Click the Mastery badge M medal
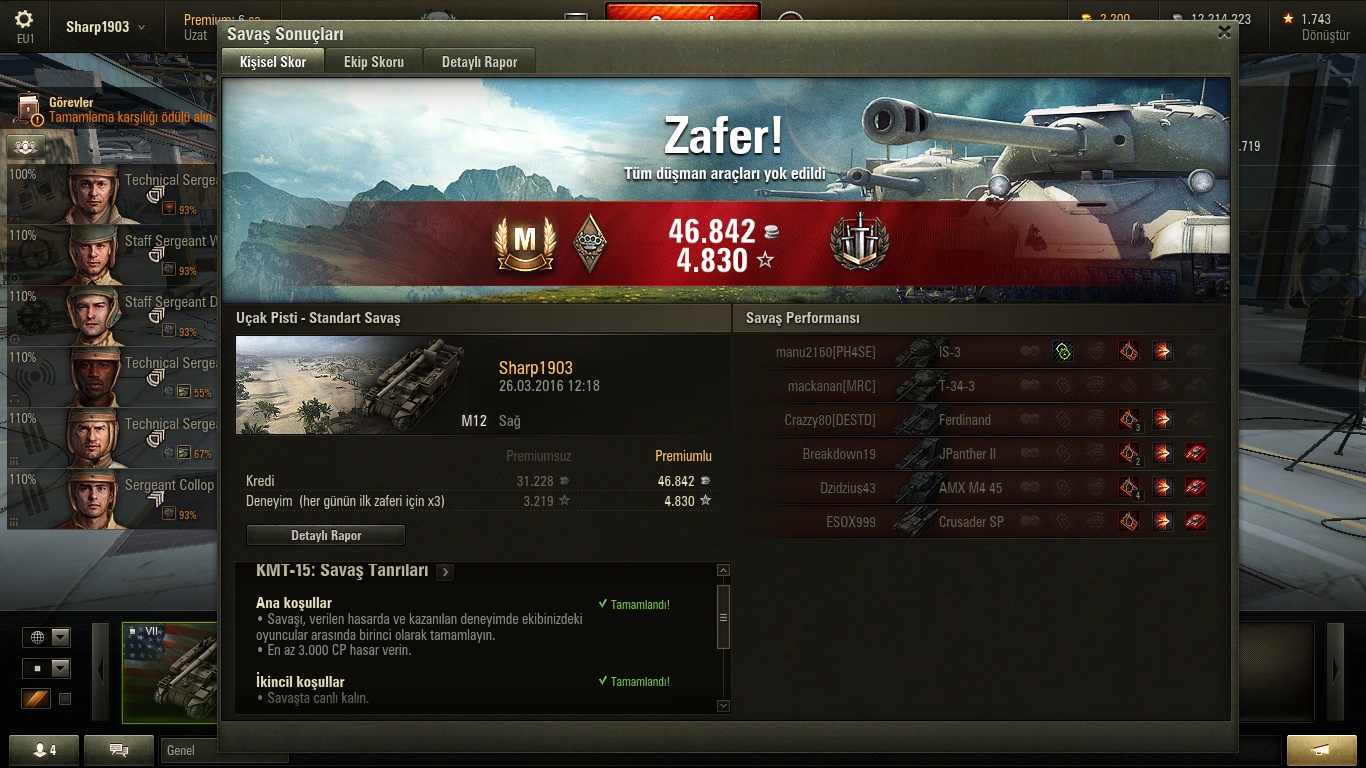The width and height of the screenshot is (1366, 768). pos(524,242)
